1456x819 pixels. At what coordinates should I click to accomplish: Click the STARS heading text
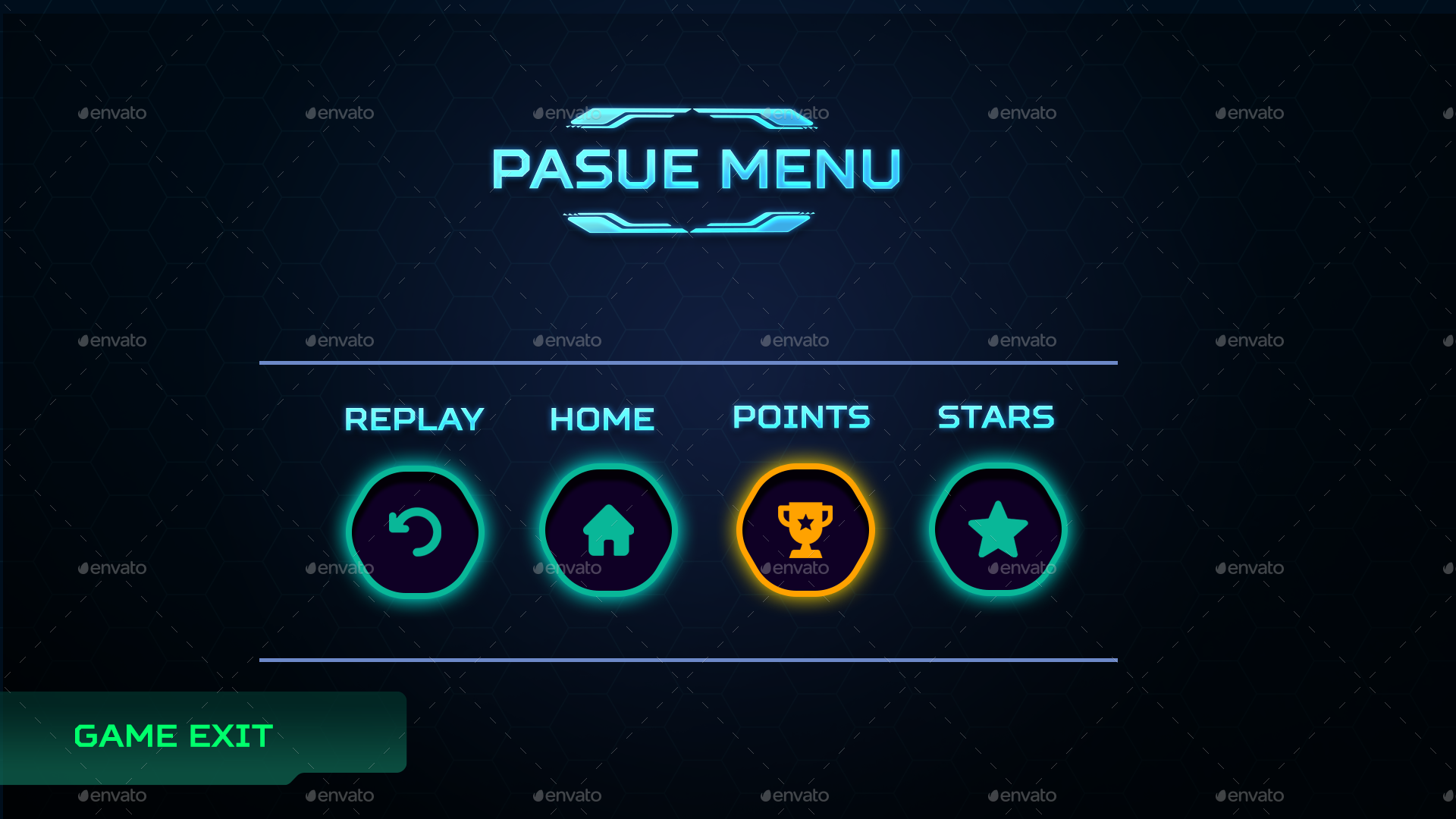click(995, 416)
